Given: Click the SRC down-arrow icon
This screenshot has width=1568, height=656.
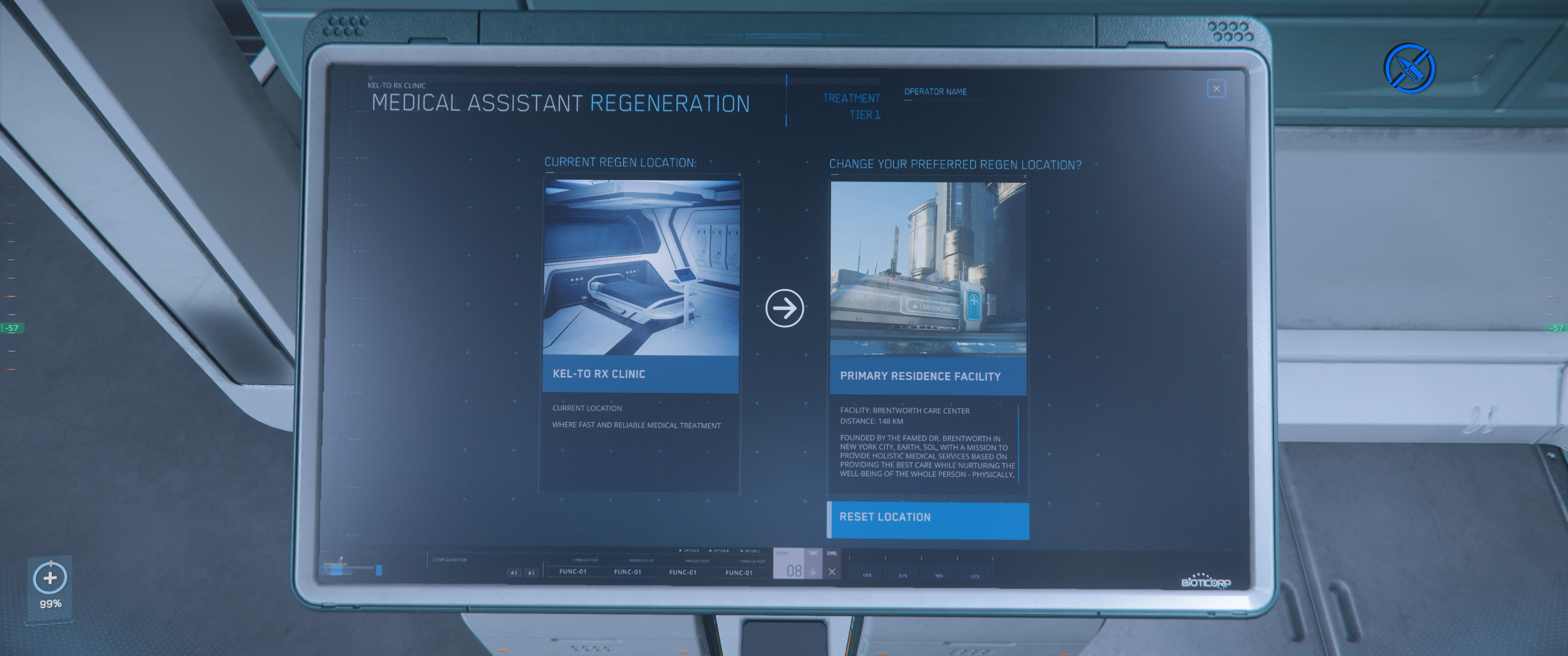Looking at the screenshot, I should coord(813,571).
